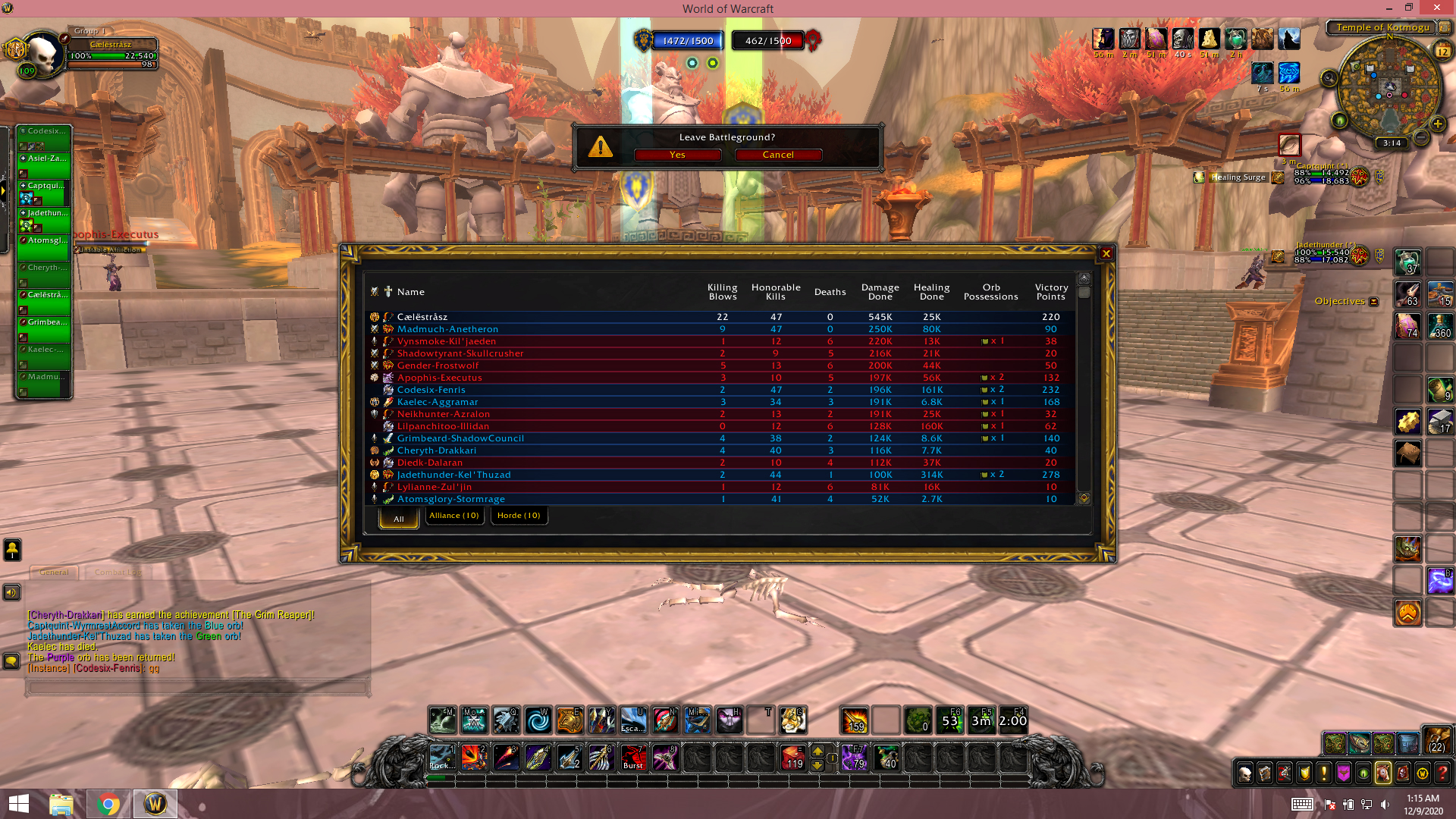Close the battleground scoreboard window
This screenshot has width=1456, height=819.
pos(1106,254)
